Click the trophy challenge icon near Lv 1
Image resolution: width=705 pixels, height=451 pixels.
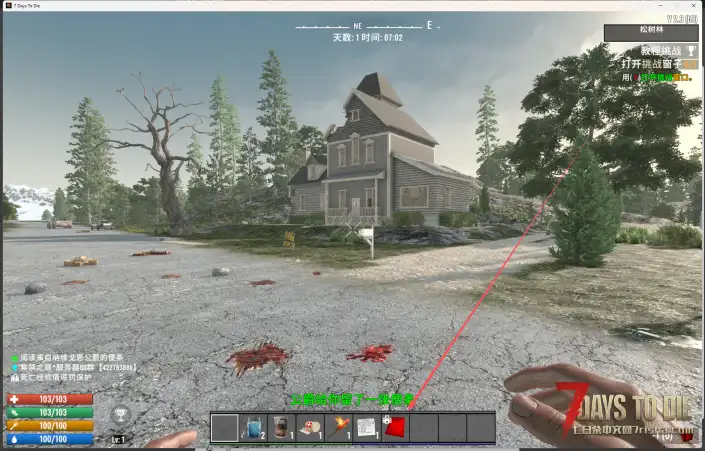point(120,412)
